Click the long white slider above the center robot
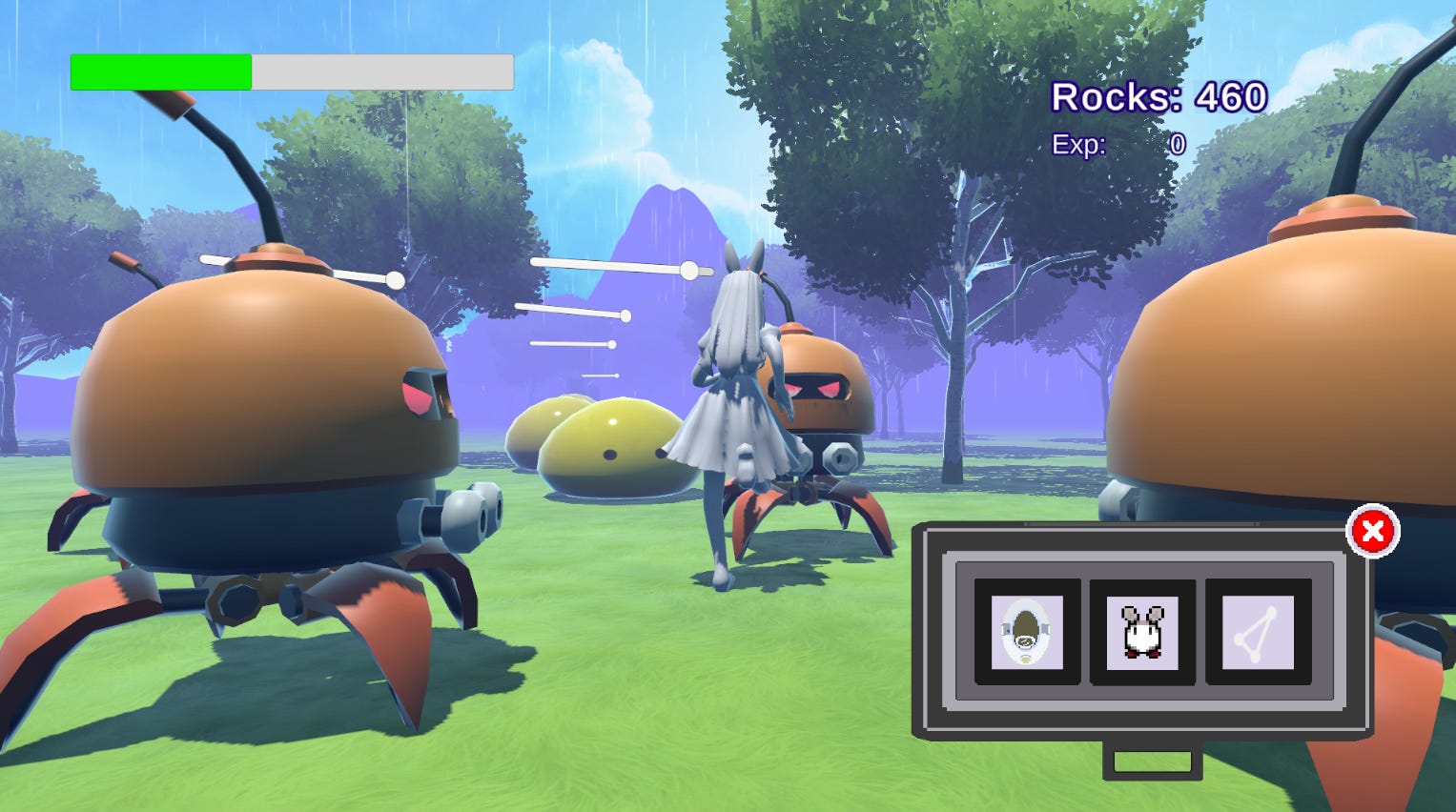Screen dimensions: 1456x812 tap(610, 268)
